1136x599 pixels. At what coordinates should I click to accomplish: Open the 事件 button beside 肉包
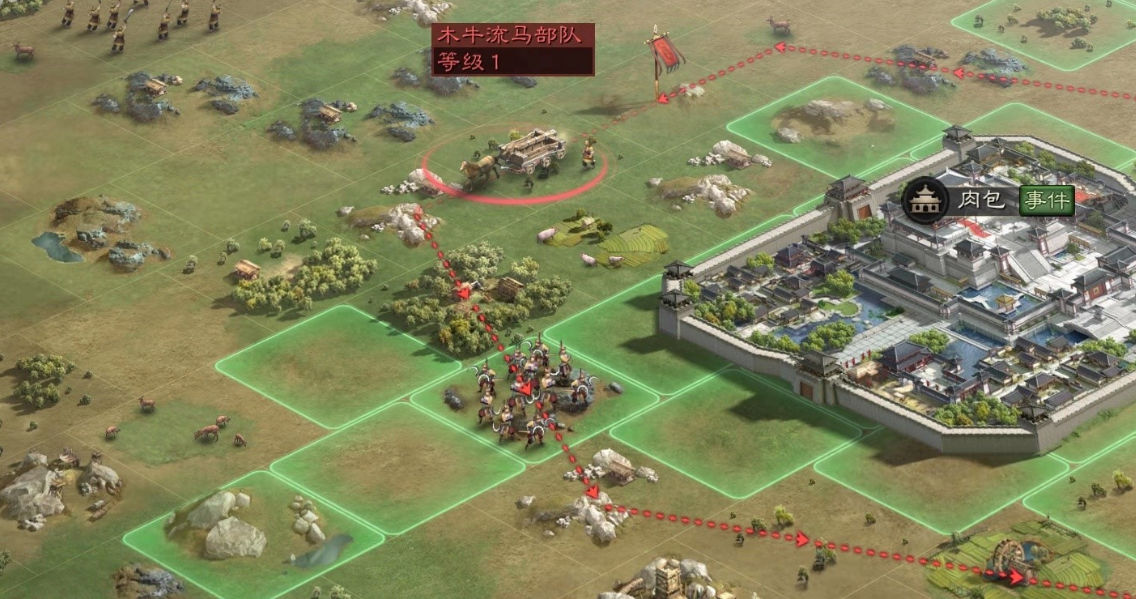click(1046, 201)
